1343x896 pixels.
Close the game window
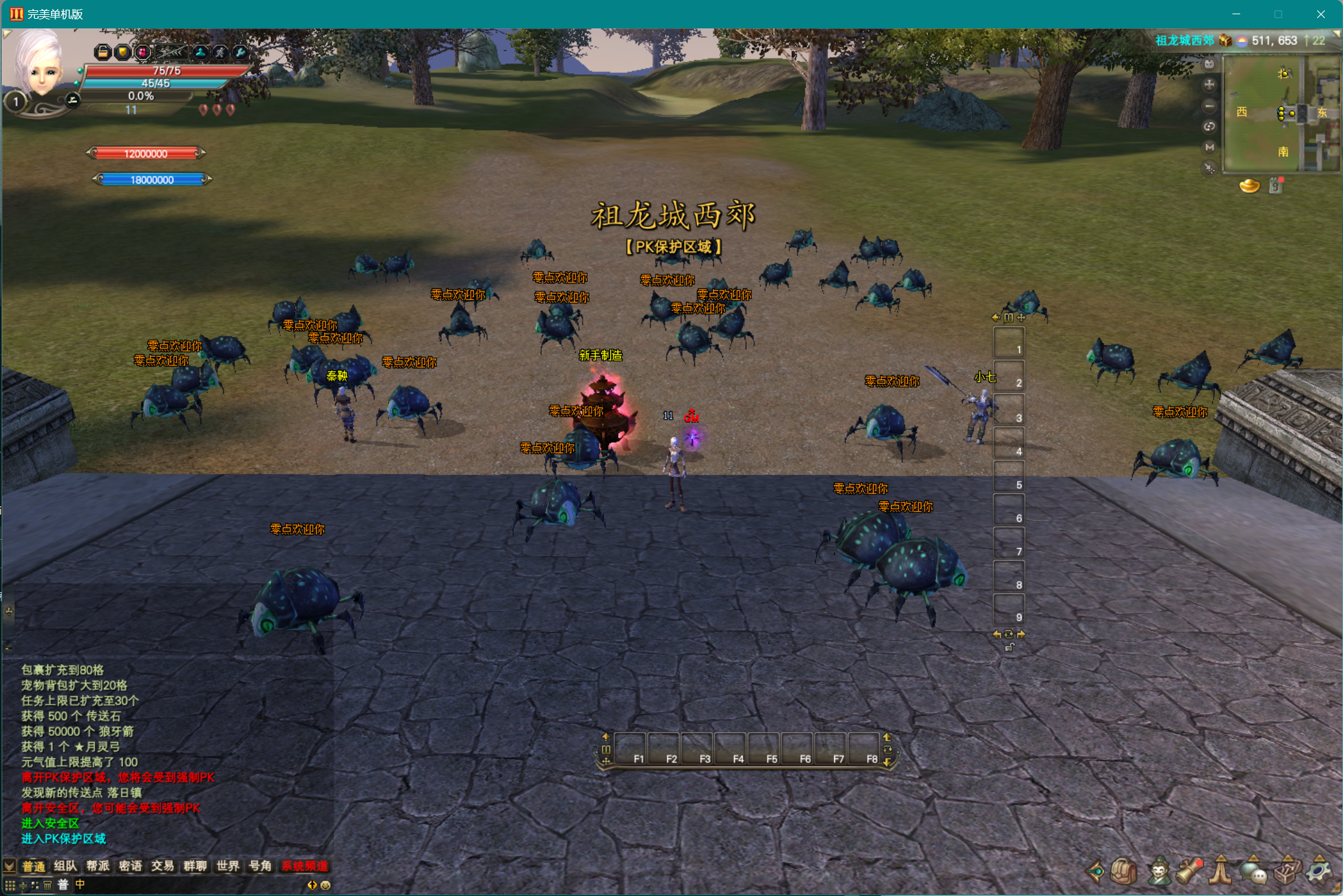(1320, 14)
